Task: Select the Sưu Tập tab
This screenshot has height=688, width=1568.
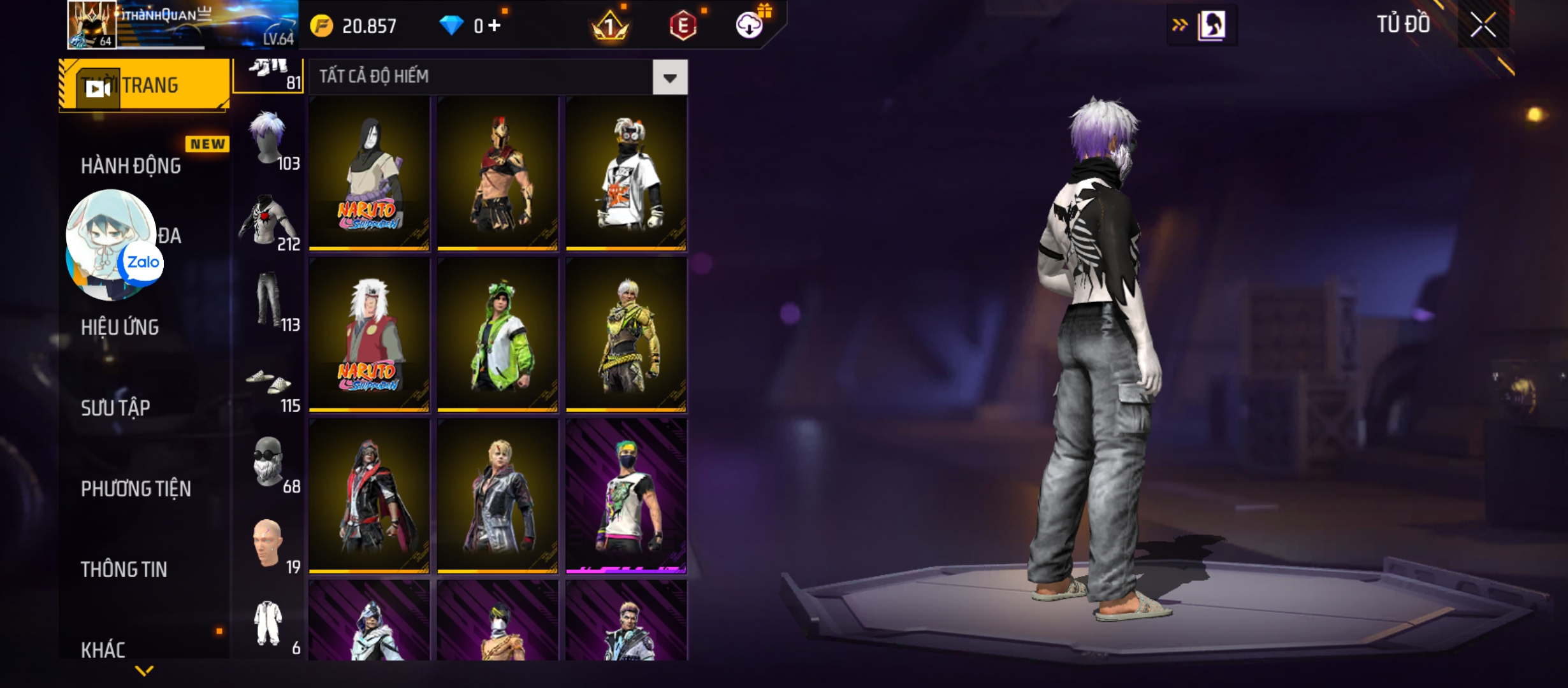Action: (115, 408)
